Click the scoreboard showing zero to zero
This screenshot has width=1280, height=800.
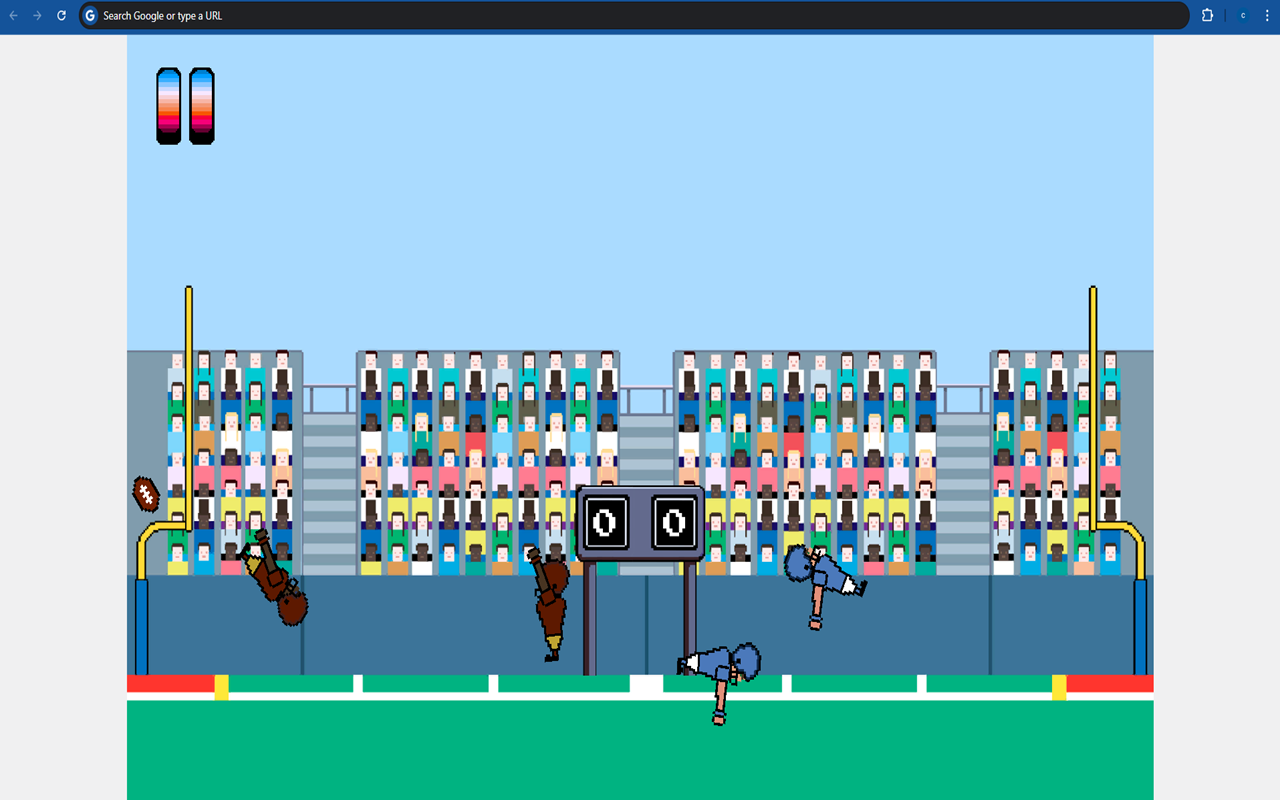tap(640, 520)
